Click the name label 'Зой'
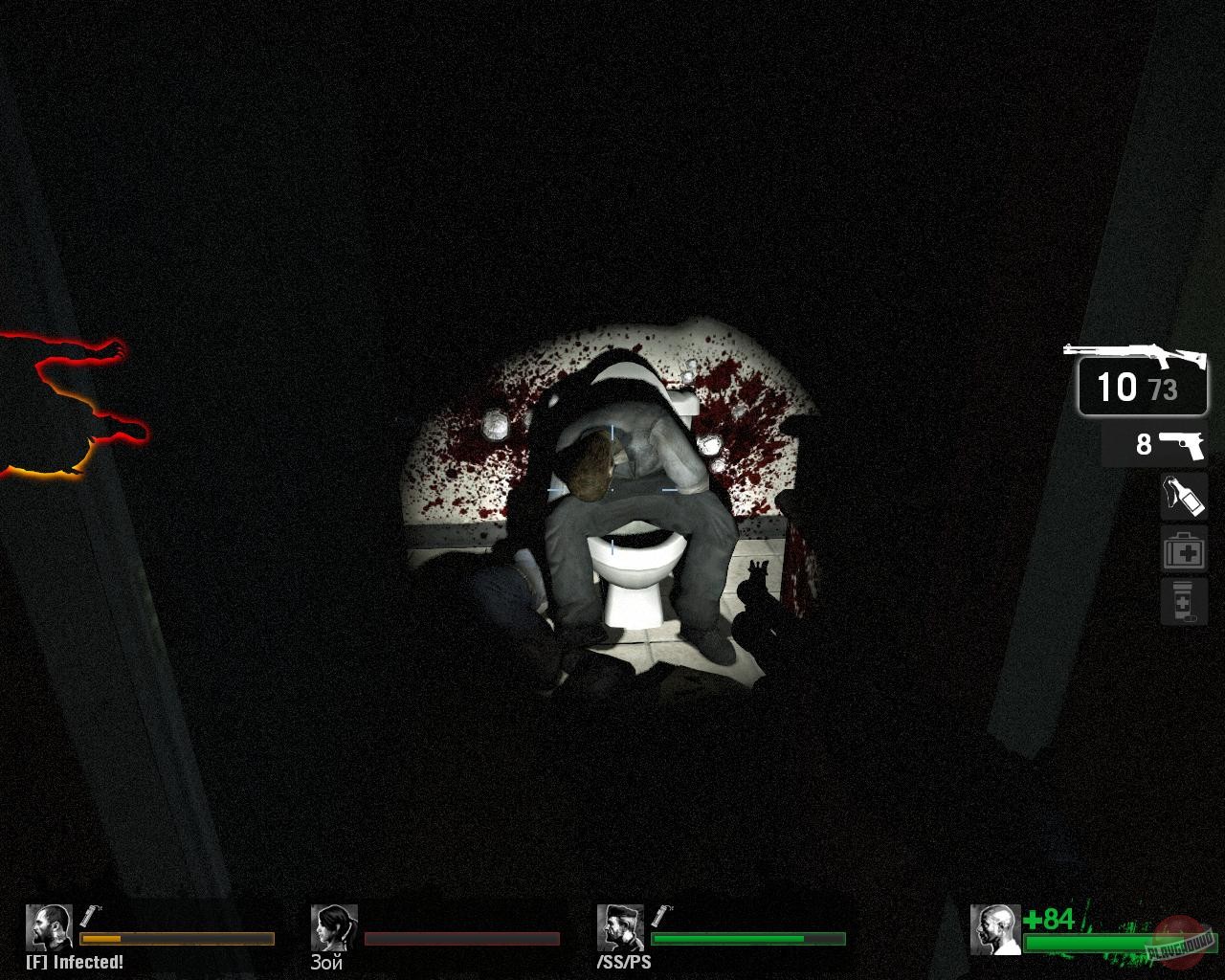This screenshot has width=1225, height=980. coord(324,964)
